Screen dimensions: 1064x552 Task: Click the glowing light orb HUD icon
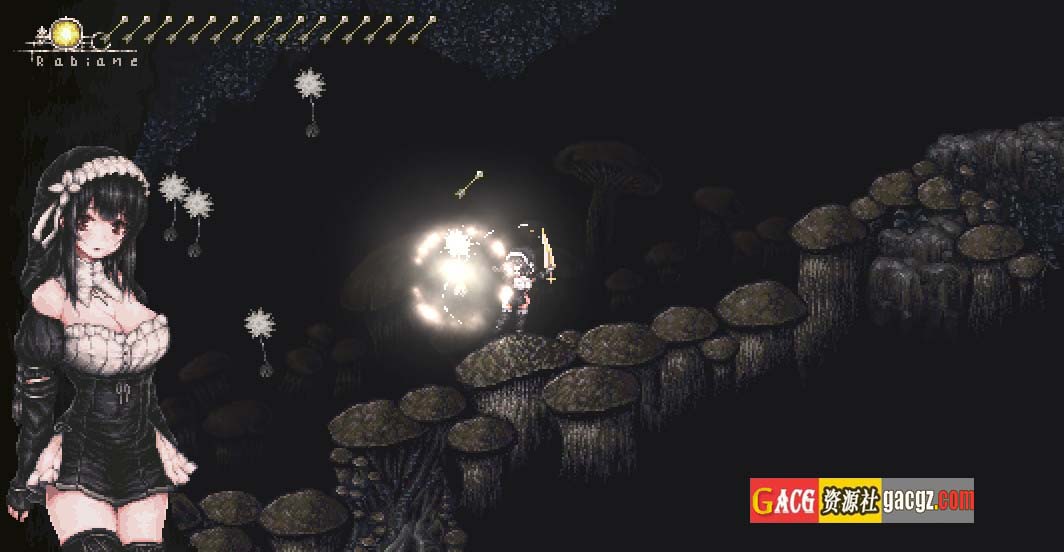(67, 34)
